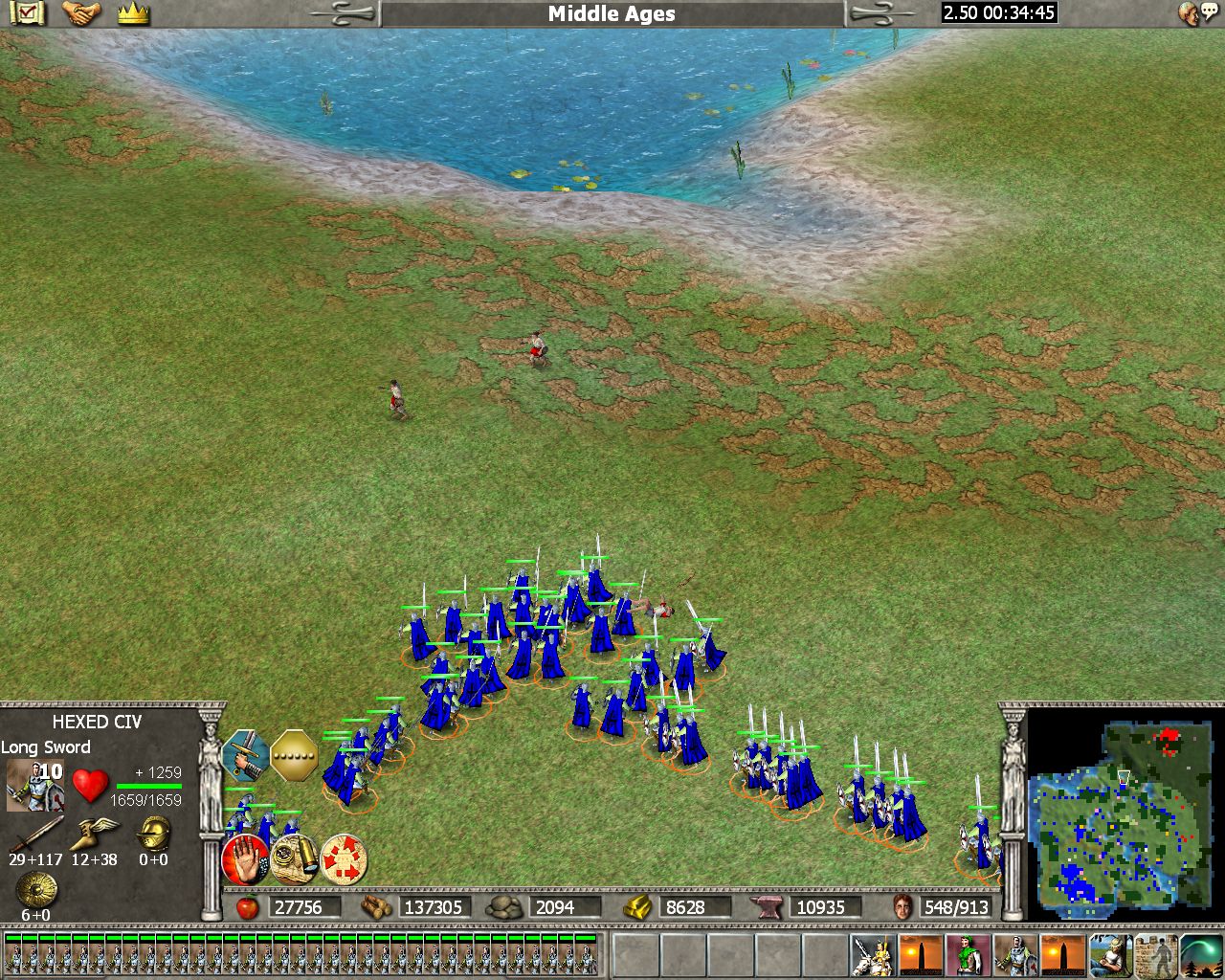Open the diplomacy handshake menu
The width and height of the screenshot is (1225, 980).
(x=81, y=13)
